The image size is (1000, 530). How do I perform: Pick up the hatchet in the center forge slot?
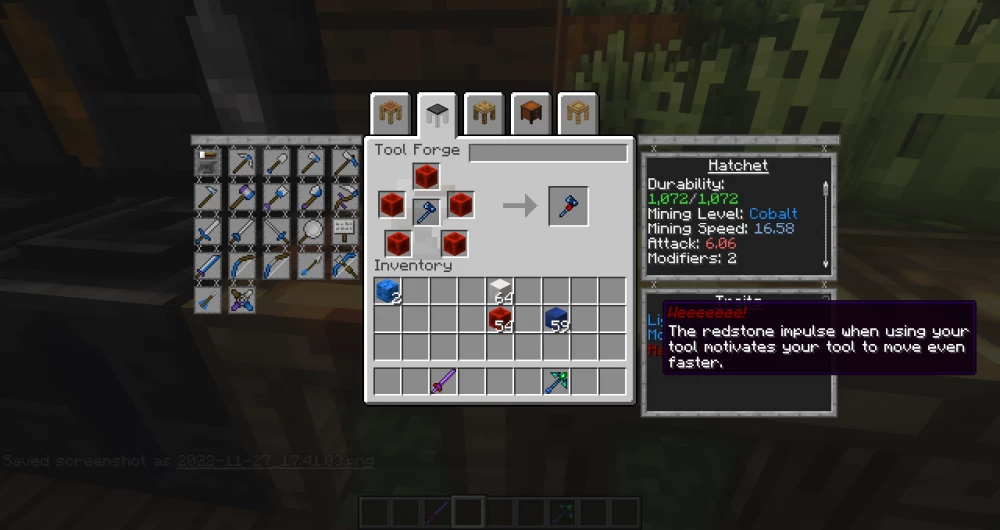click(427, 211)
